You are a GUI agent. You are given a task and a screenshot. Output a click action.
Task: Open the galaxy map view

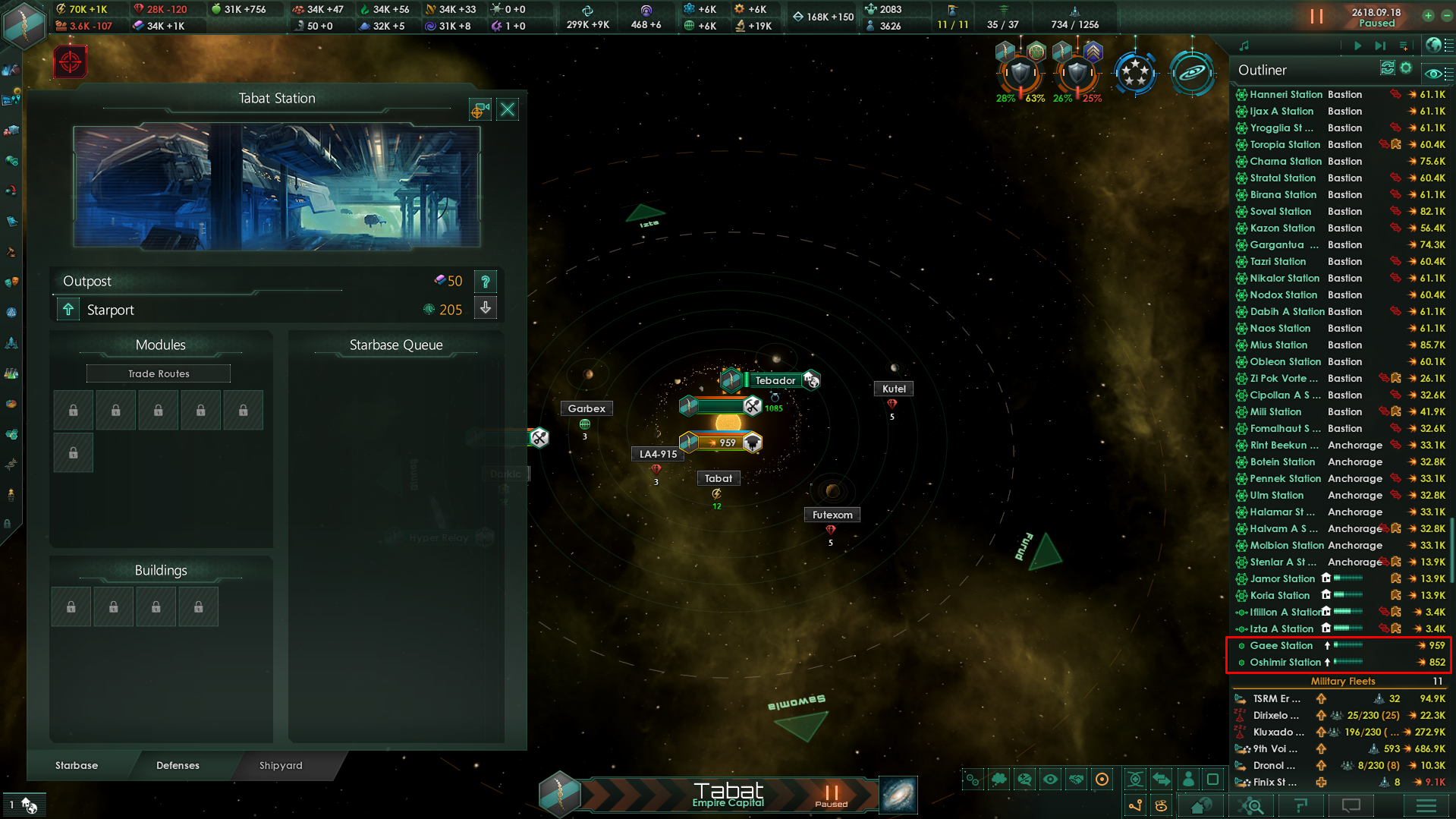pyautogui.click(x=898, y=795)
